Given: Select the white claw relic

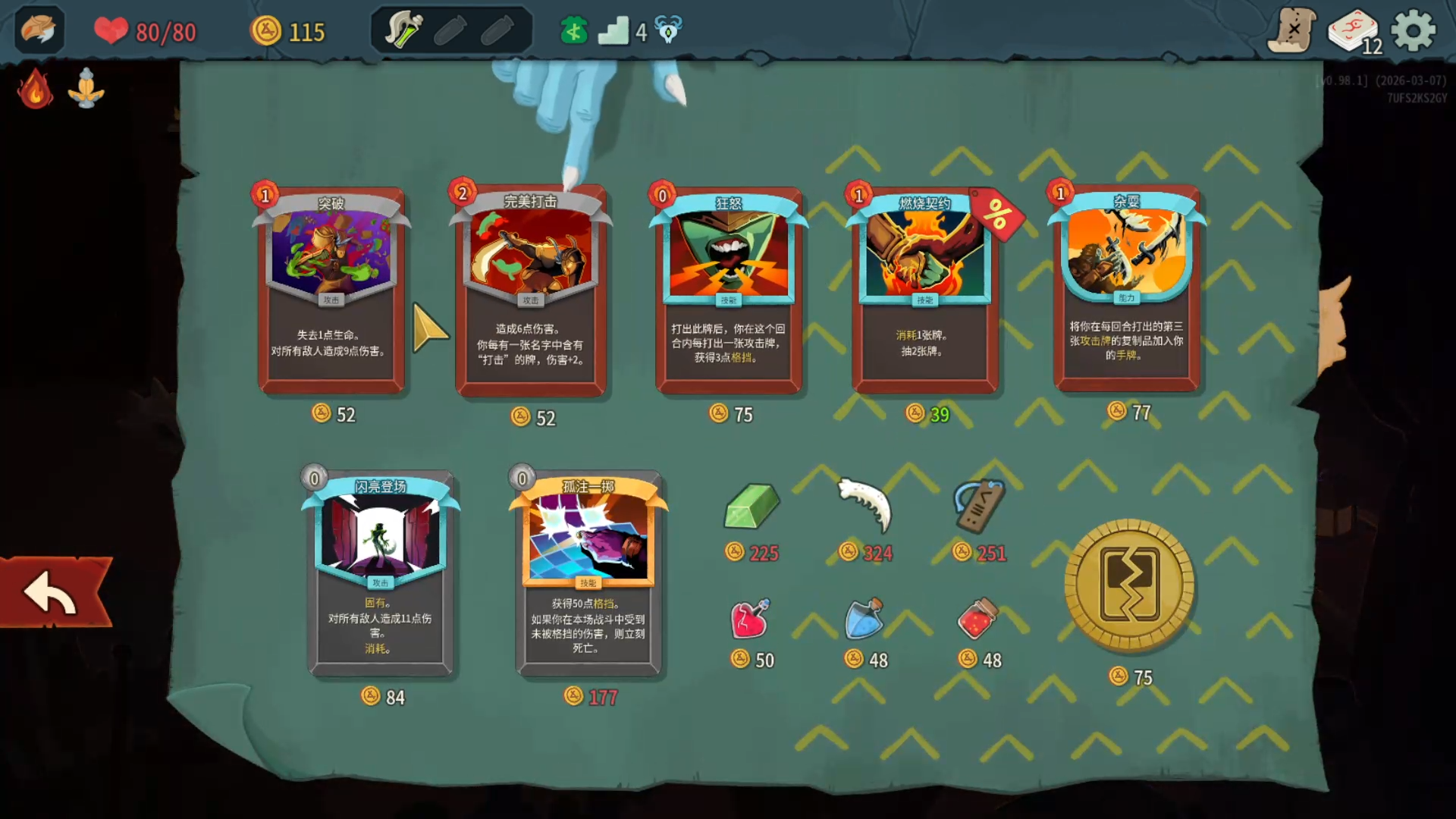Looking at the screenshot, I should click(x=865, y=504).
